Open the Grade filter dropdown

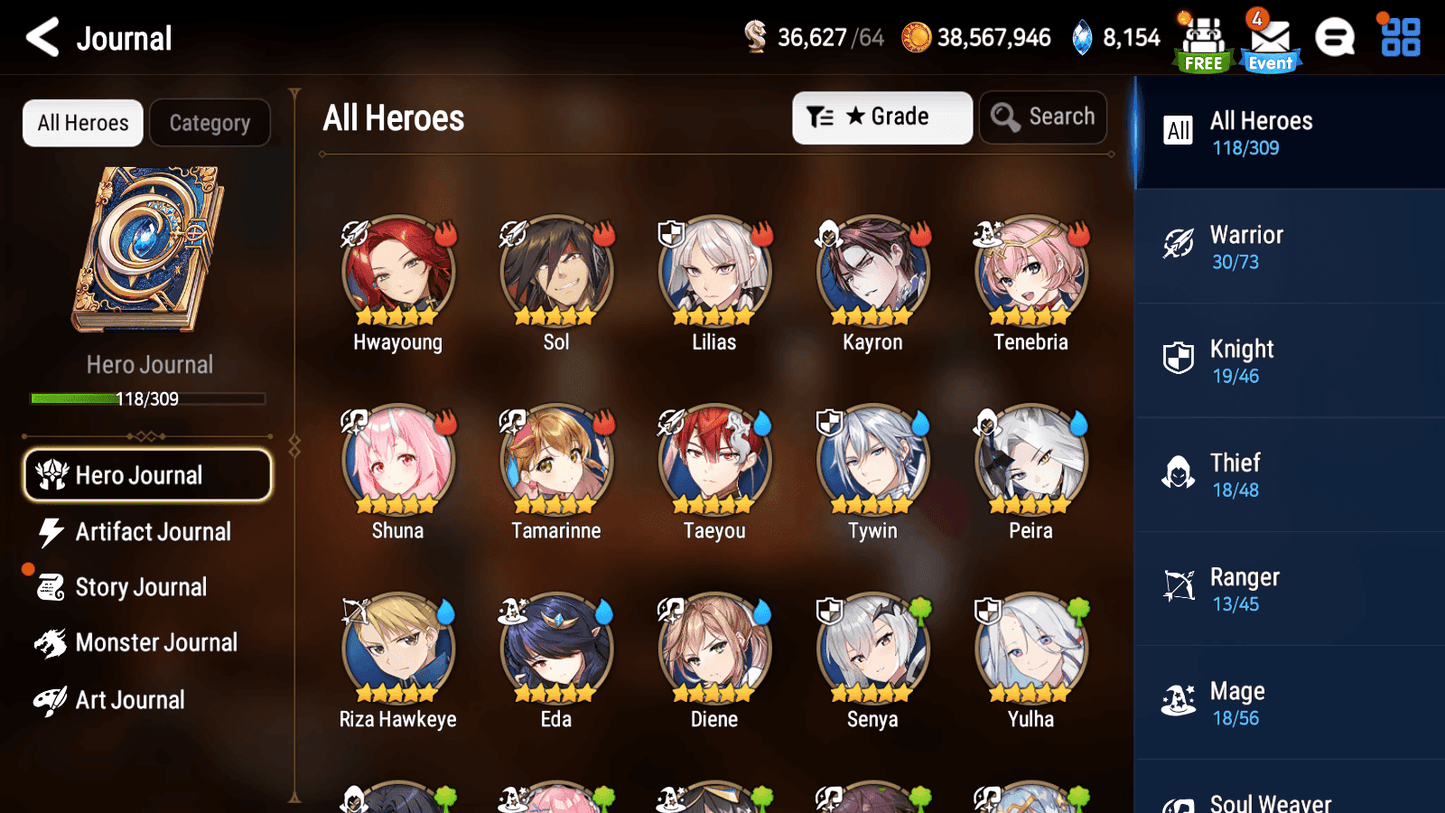point(881,117)
